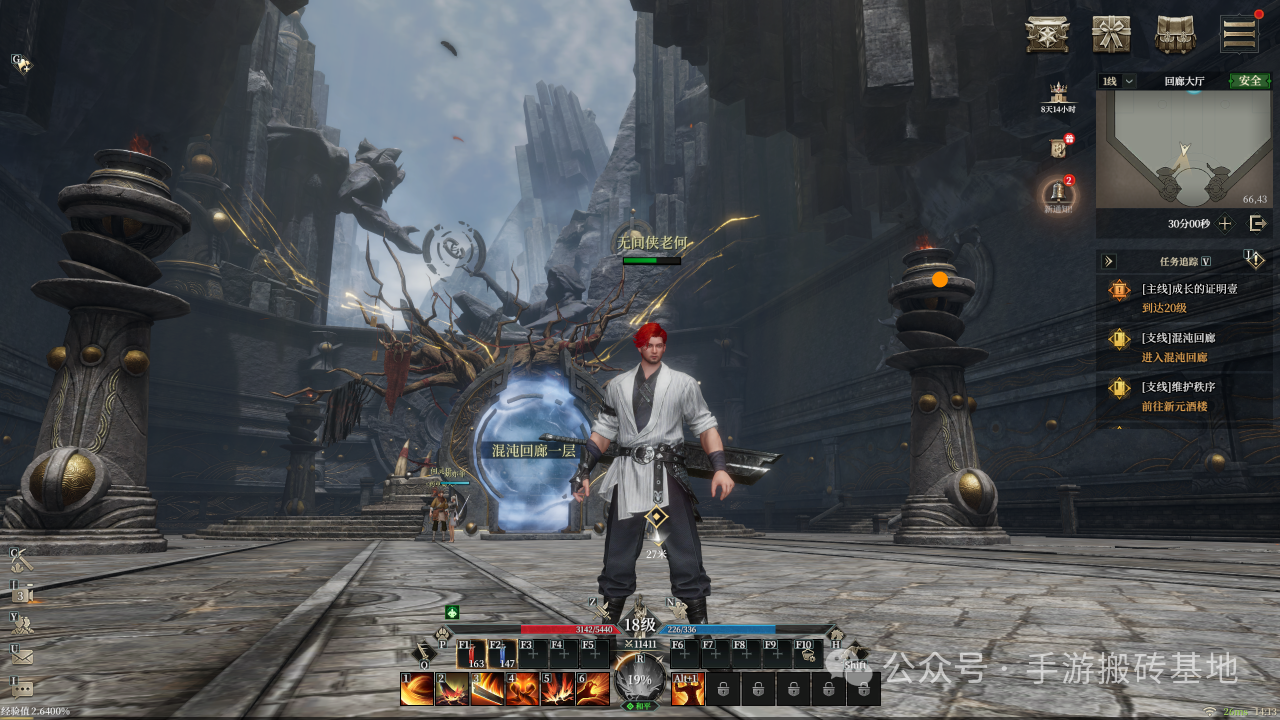This screenshot has width=1280, height=720.
Task: Open the main menu hamburger button
Action: click(1239, 34)
